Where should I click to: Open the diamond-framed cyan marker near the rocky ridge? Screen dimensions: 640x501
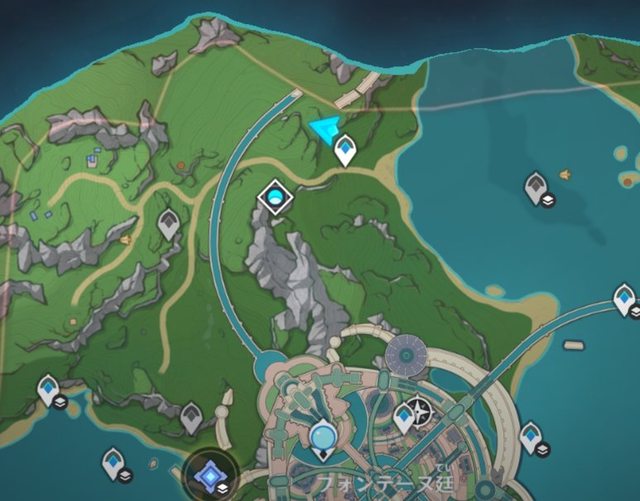pyautogui.click(x=274, y=198)
